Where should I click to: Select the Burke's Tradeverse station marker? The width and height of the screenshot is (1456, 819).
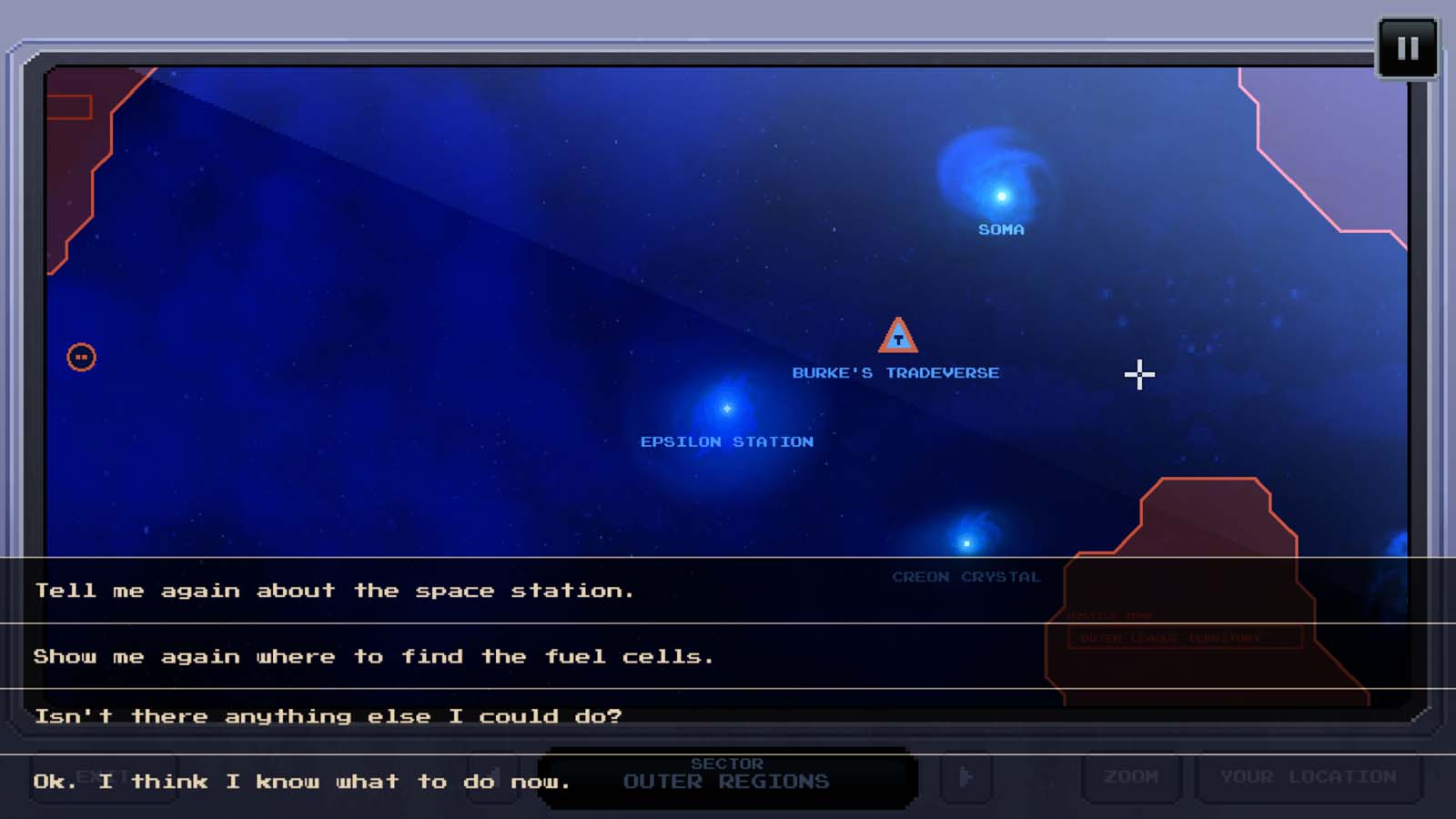896,372
